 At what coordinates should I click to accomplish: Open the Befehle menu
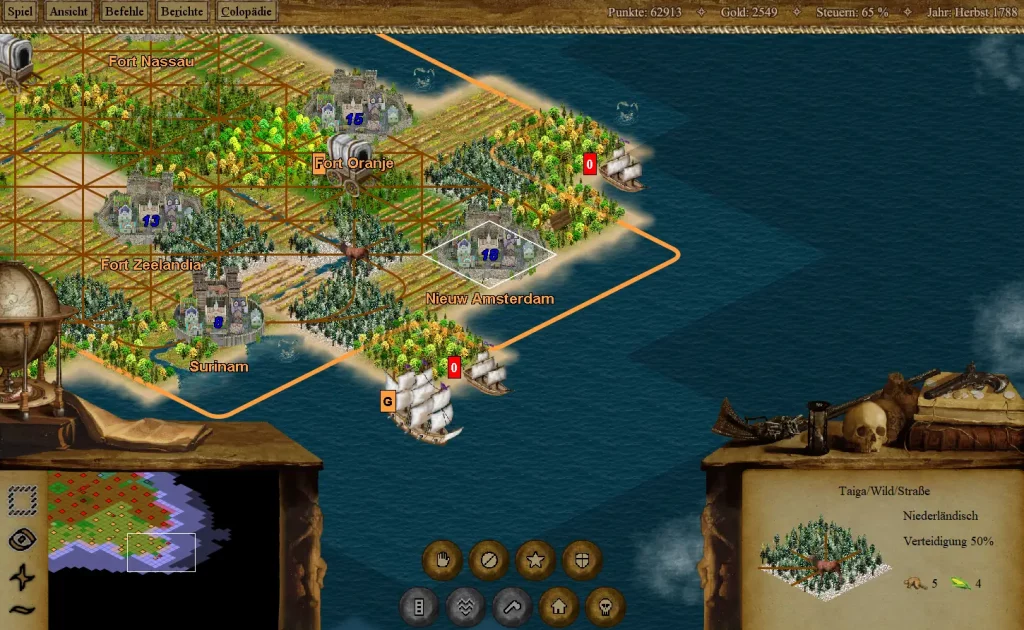pos(124,13)
